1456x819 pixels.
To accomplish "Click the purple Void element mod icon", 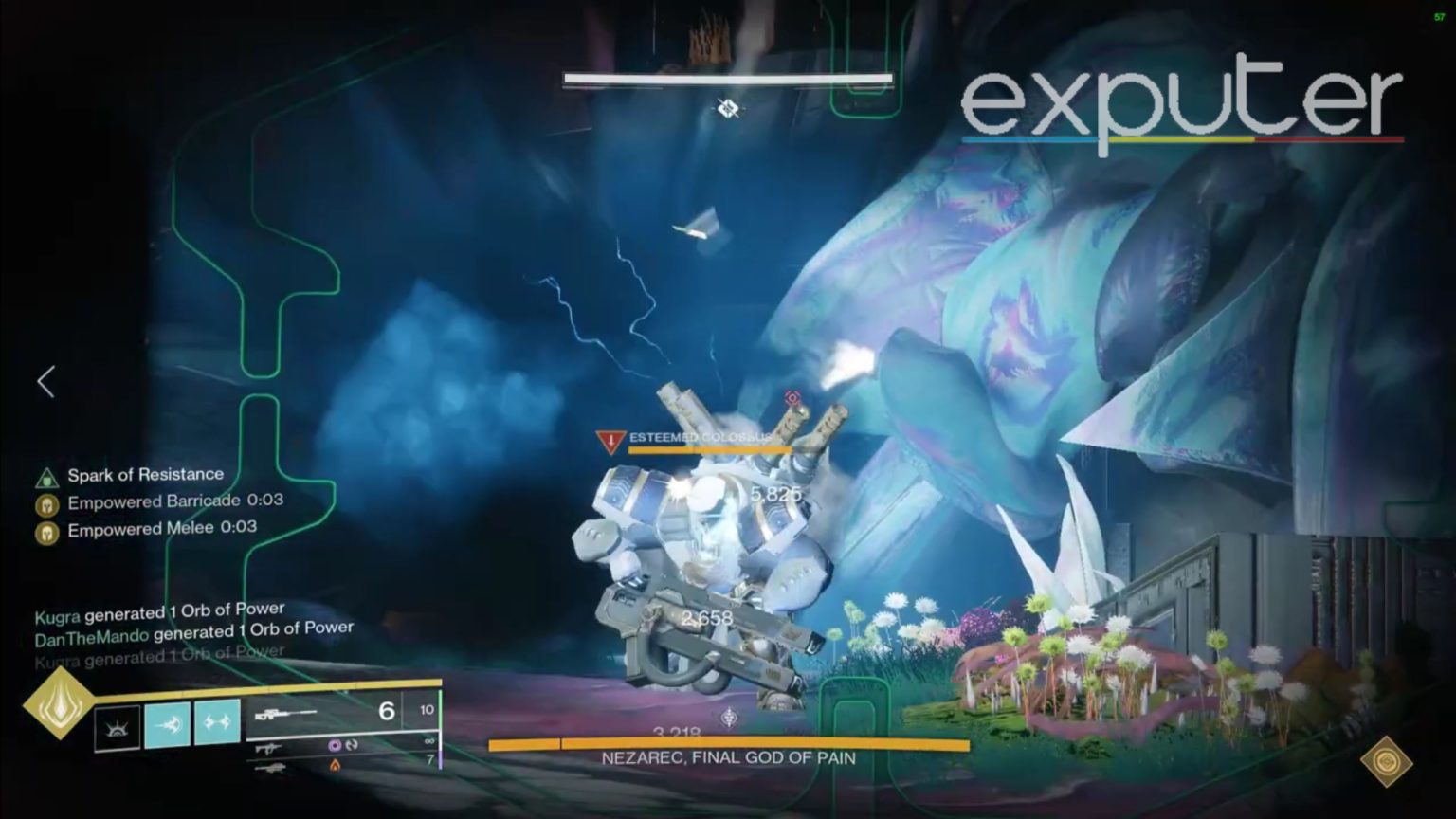I will click(x=335, y=747).
